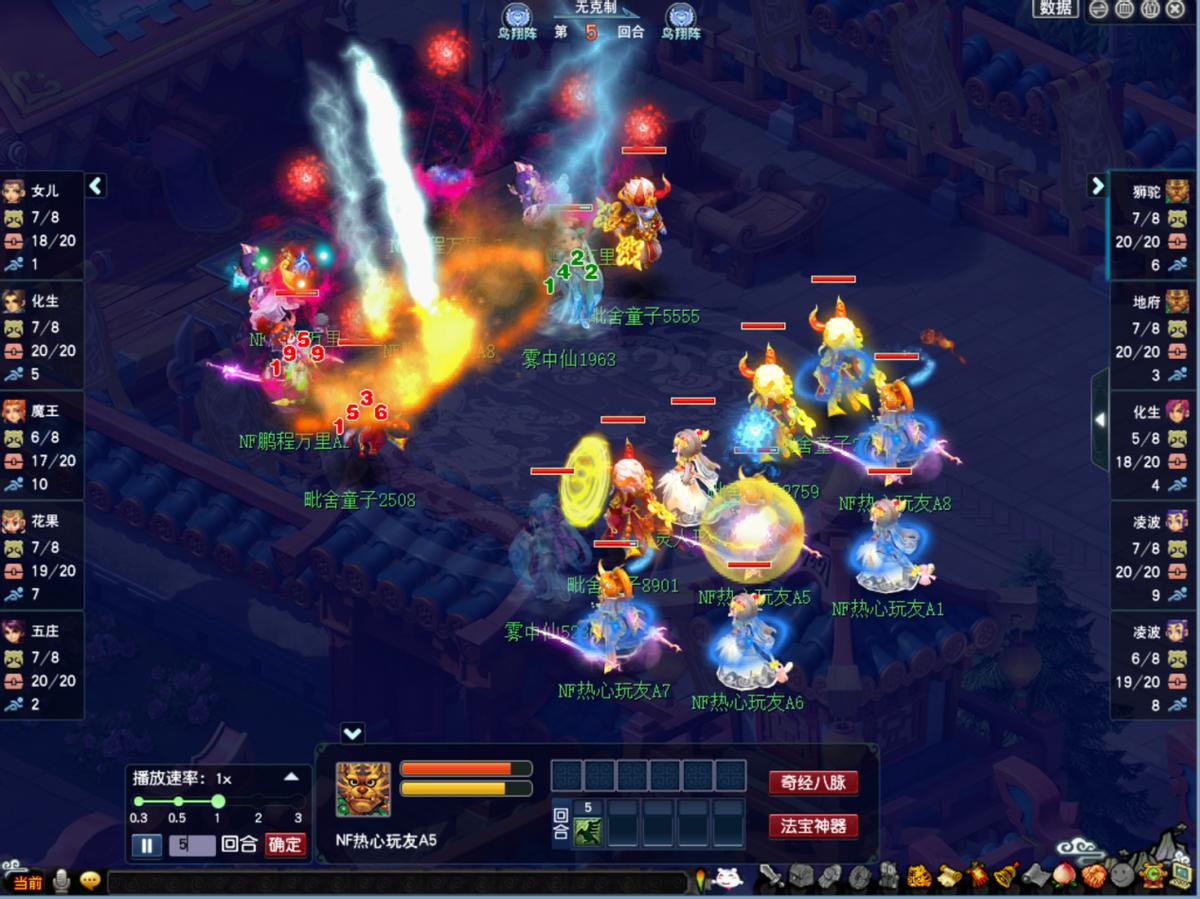Select the 女儿 team member entry
Image resolution: width=1200 pixels, height=899 pixels.
point(42,226)
